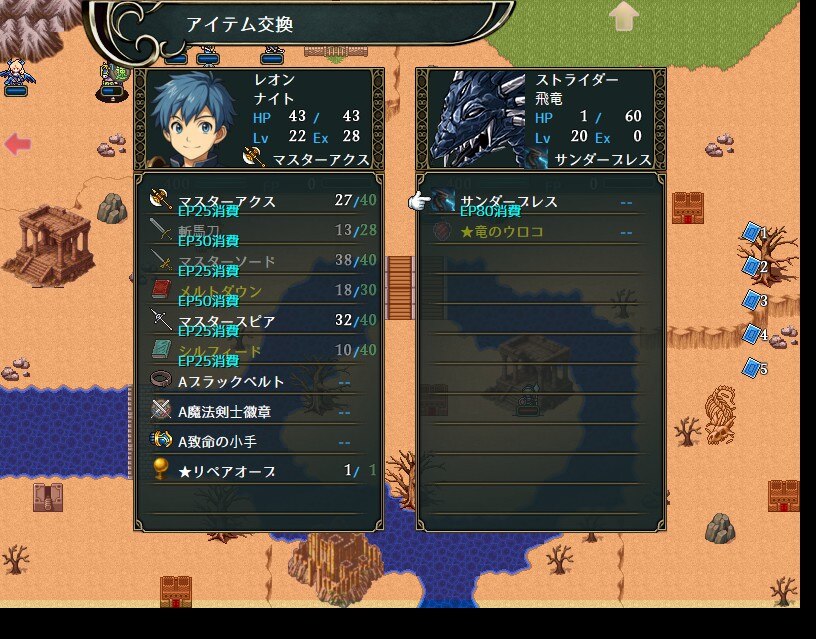
Task: Click the up scroll arrow
Action: pyautogui.click(x=624, y=16)
